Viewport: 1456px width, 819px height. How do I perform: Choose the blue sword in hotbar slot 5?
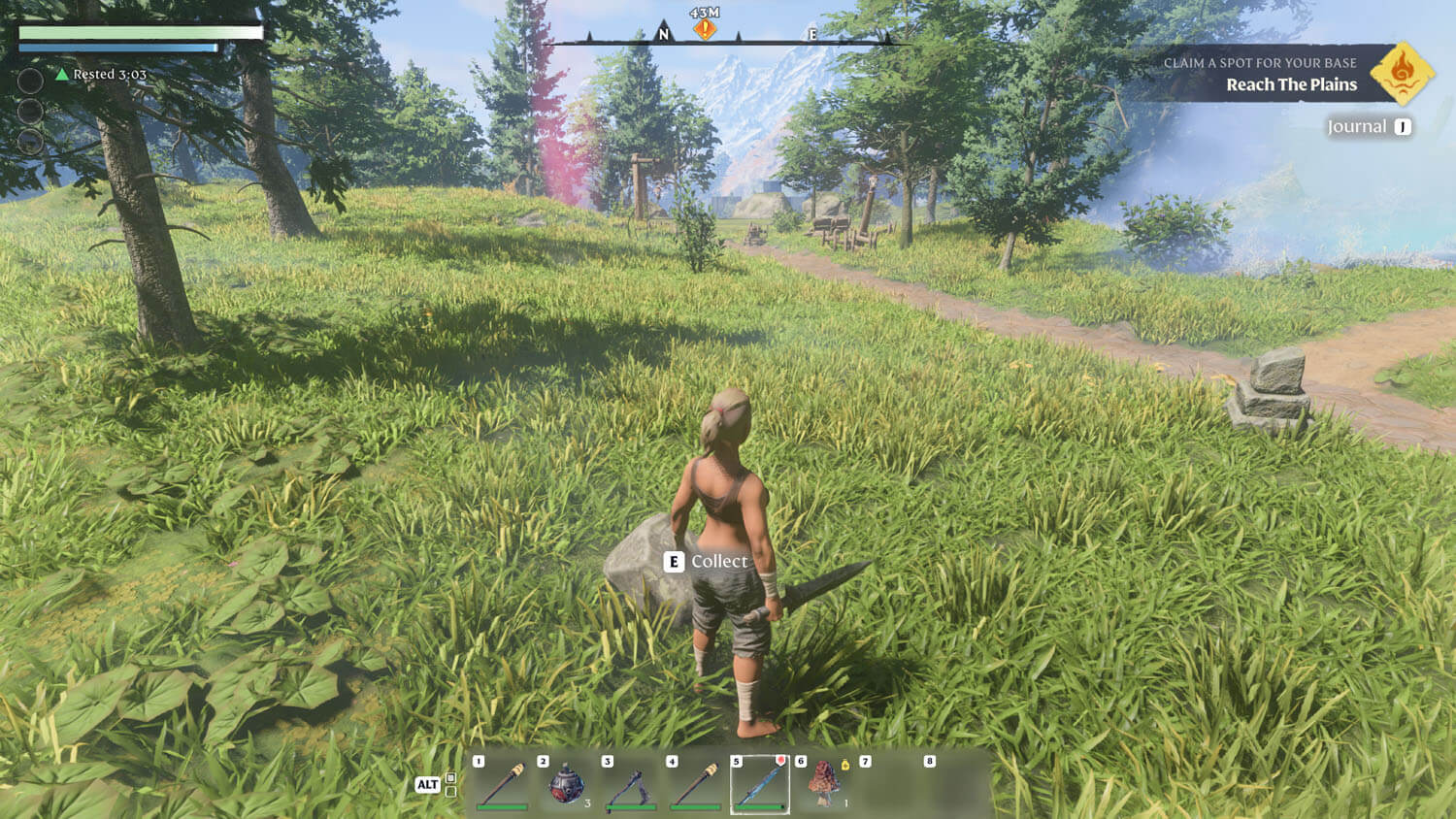(760, 784)
